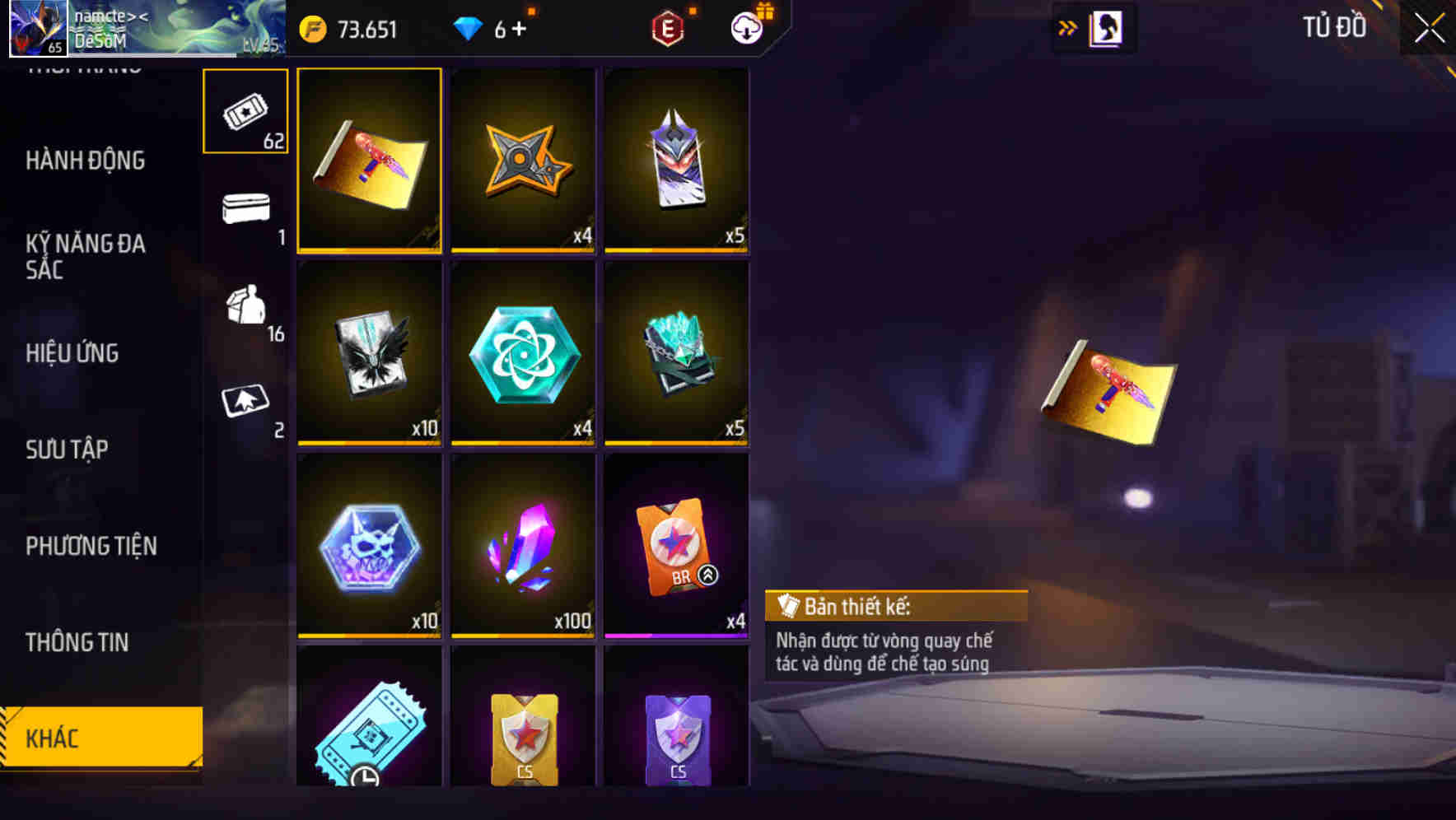The image size is (1456, 820).
Task: Select the voucher ticket filter showing 62
Action: (x=245, y=111)
